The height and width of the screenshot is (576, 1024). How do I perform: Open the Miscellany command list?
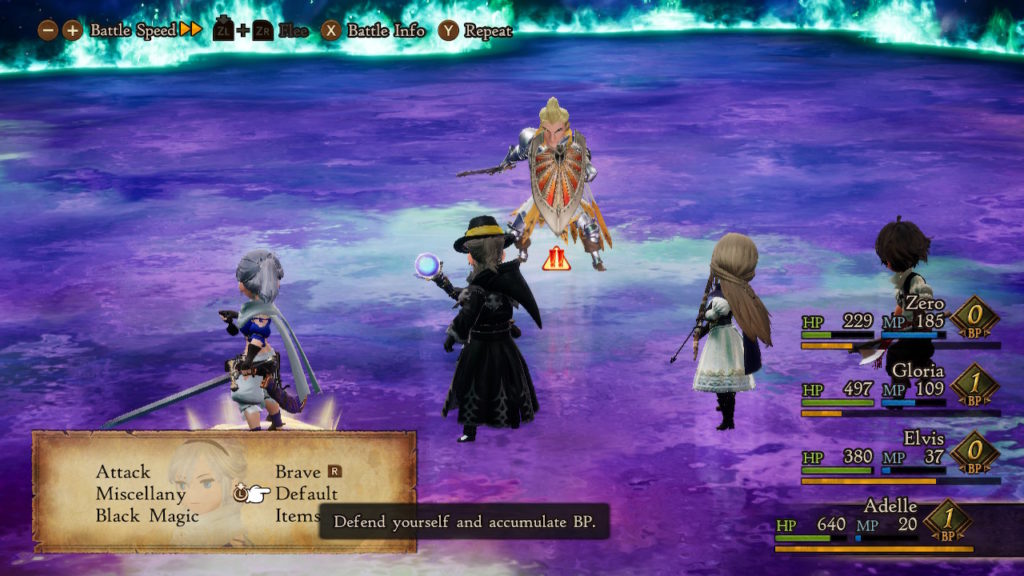(x=141, y=494)
